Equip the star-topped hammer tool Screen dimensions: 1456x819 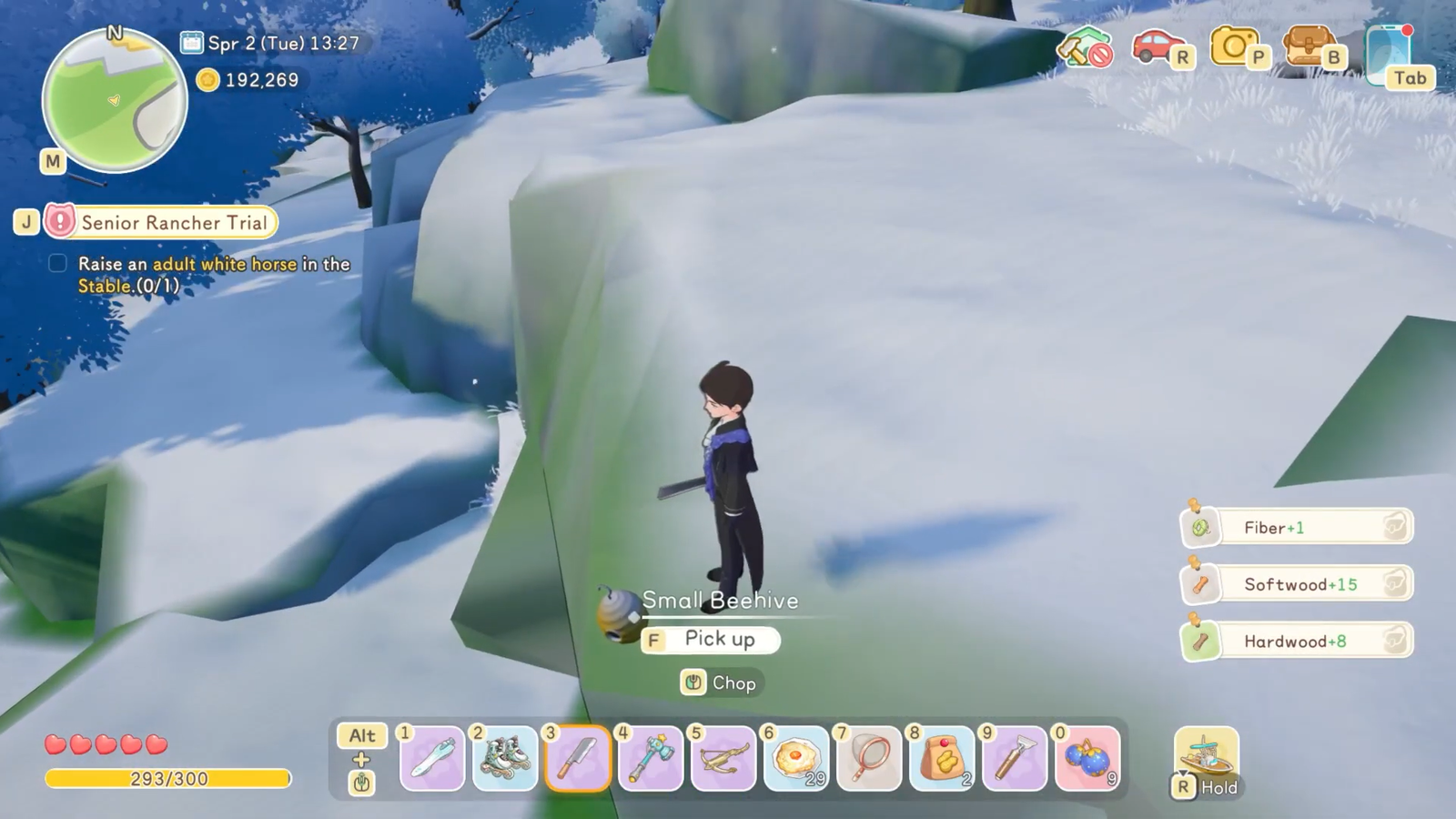(651, 758)
